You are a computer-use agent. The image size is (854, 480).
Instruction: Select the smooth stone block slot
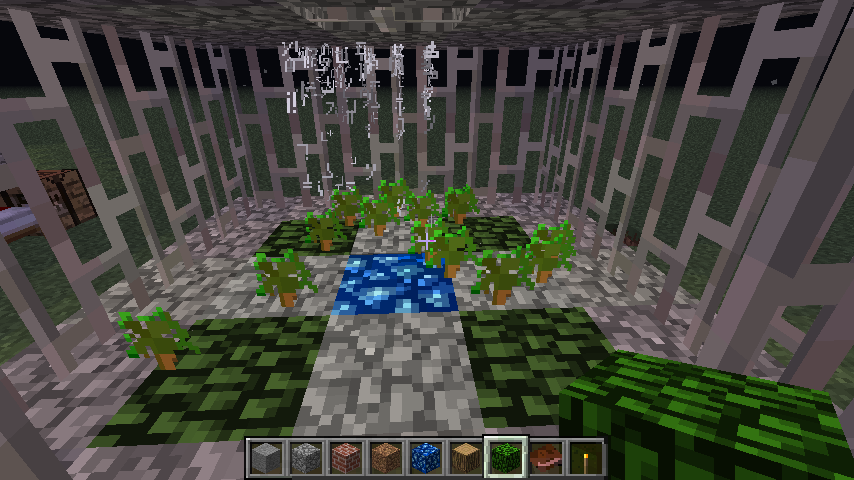coord(266,457)
